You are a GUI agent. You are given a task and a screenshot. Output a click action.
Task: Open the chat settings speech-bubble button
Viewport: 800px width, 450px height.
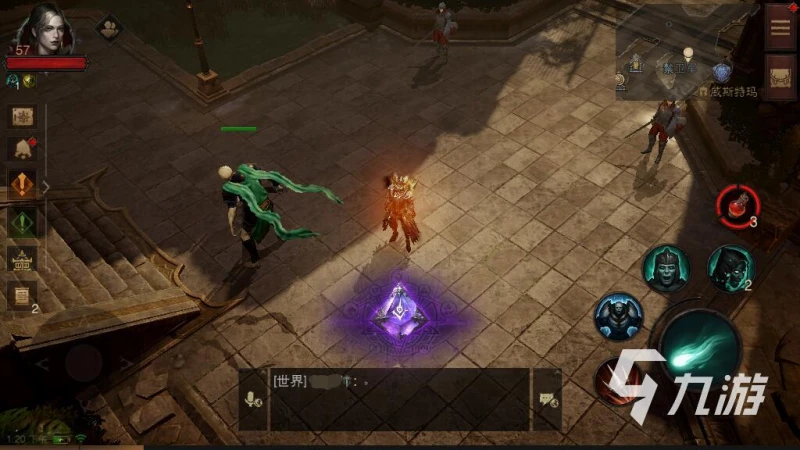coord(547,399)
